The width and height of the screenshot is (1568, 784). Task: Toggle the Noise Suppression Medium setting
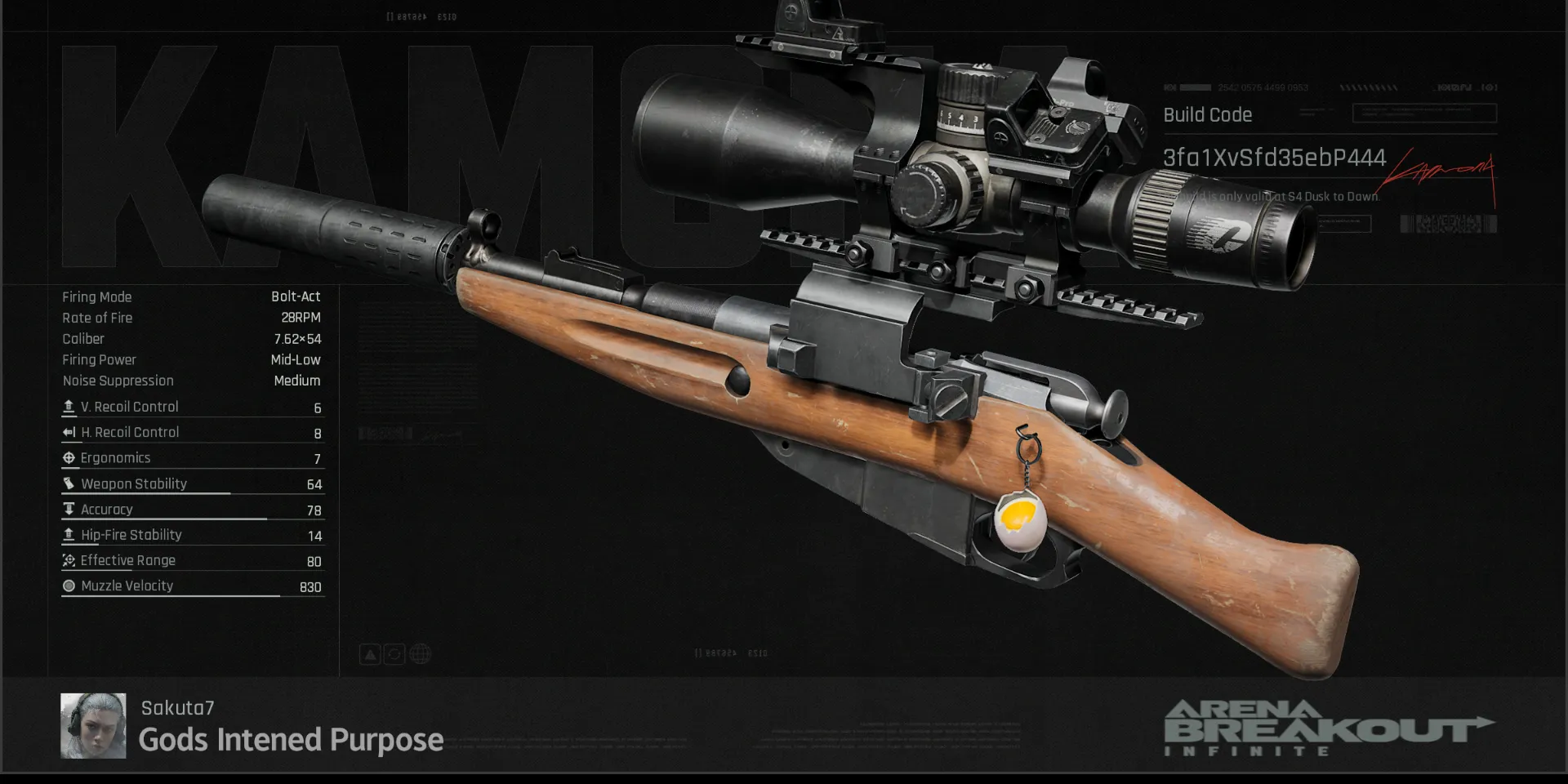pos(191,381)
